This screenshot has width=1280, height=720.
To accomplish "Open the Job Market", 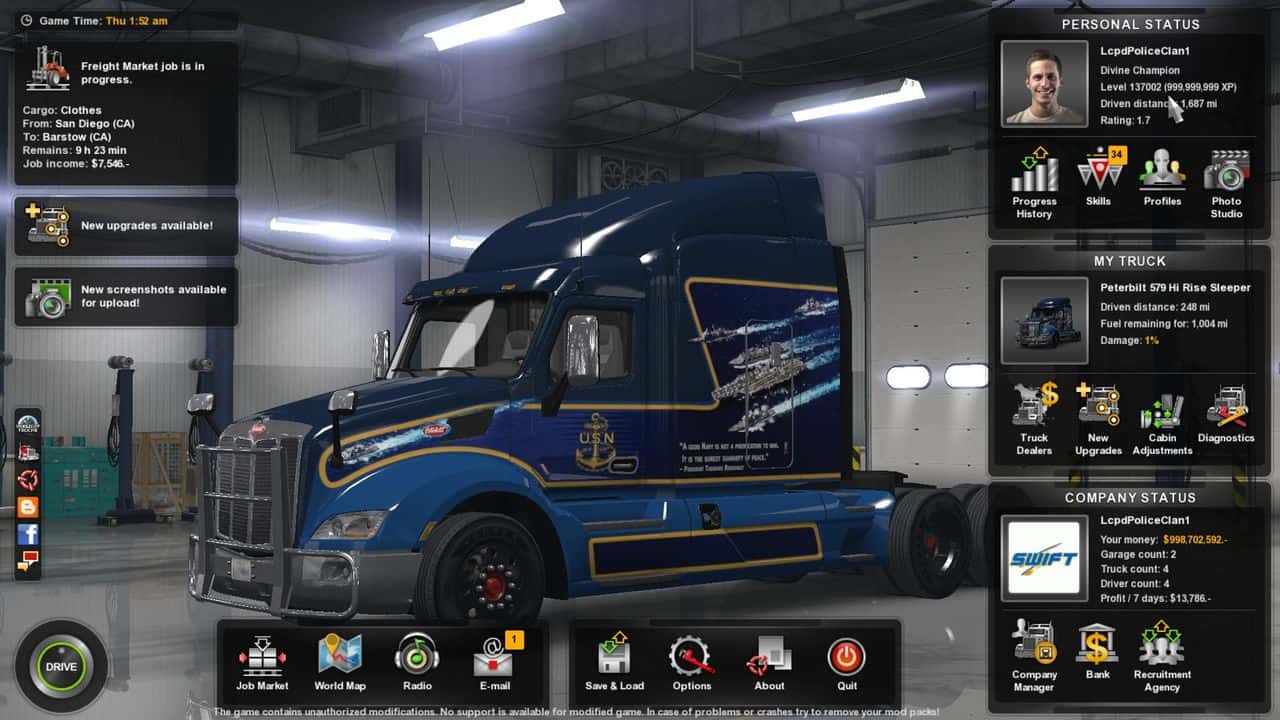I will [x=262, y=662].
